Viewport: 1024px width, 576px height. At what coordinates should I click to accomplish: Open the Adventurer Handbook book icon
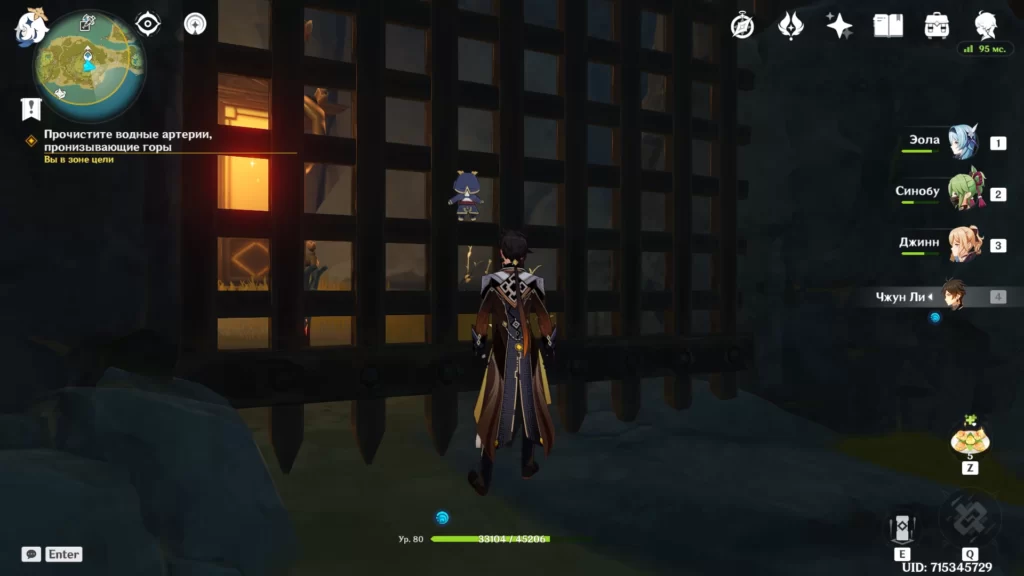pyautogui.click(x=888, y=26)
